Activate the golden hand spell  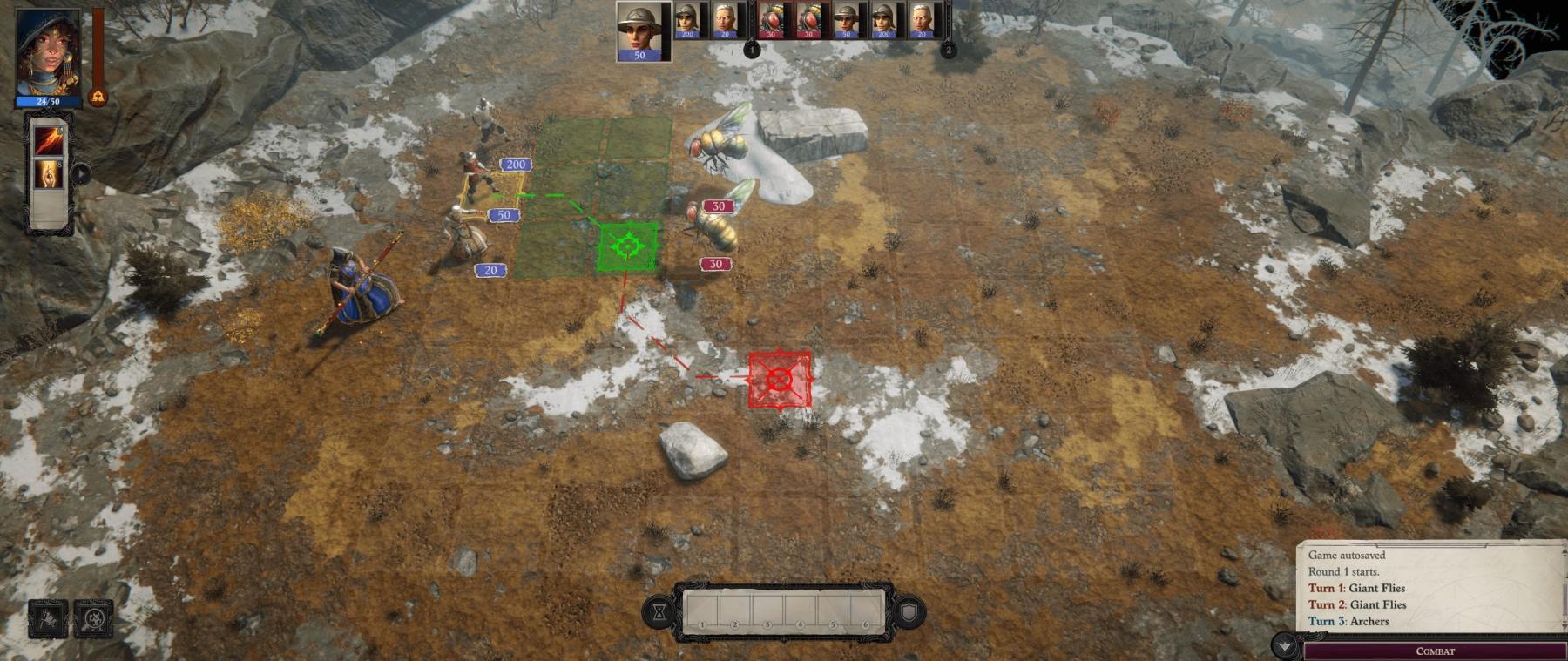(x=48, y=173)
